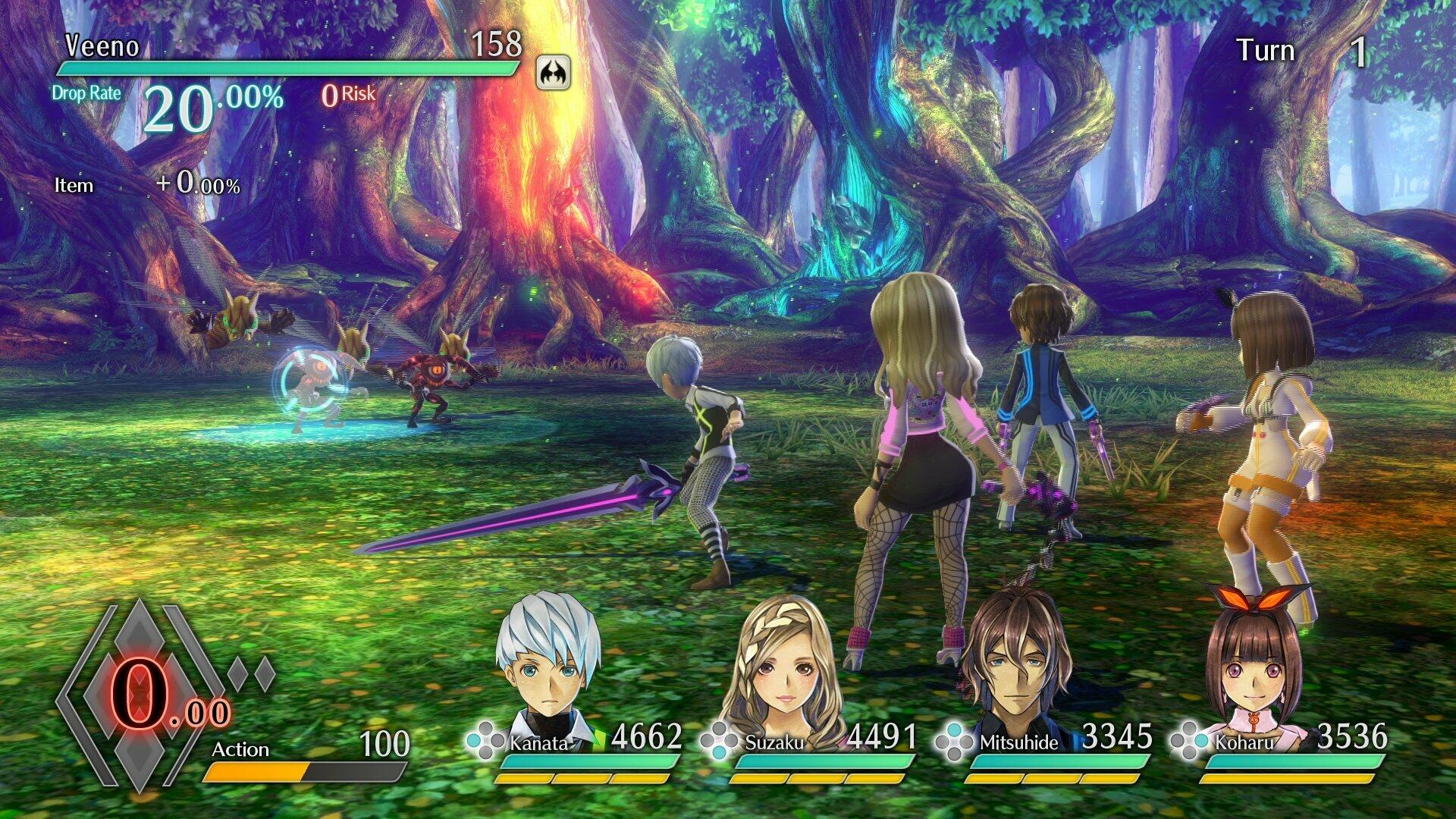
Task: Expand Veeno's enemy status bar
Action: coord(288,70)
